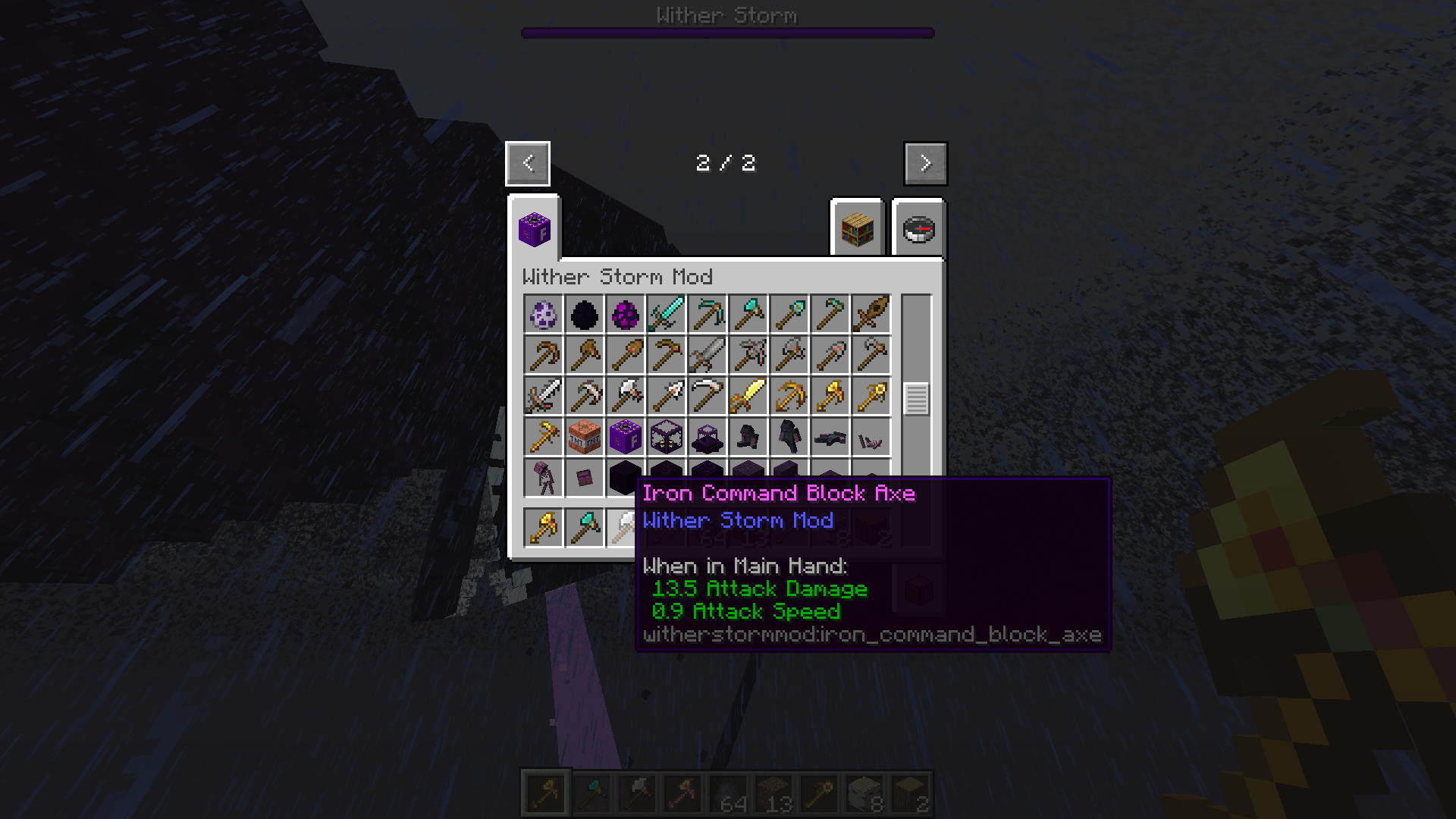Viewport: 1456px width, 819px height.
Task: Open the search items compass tab
Action: (920, 230)
